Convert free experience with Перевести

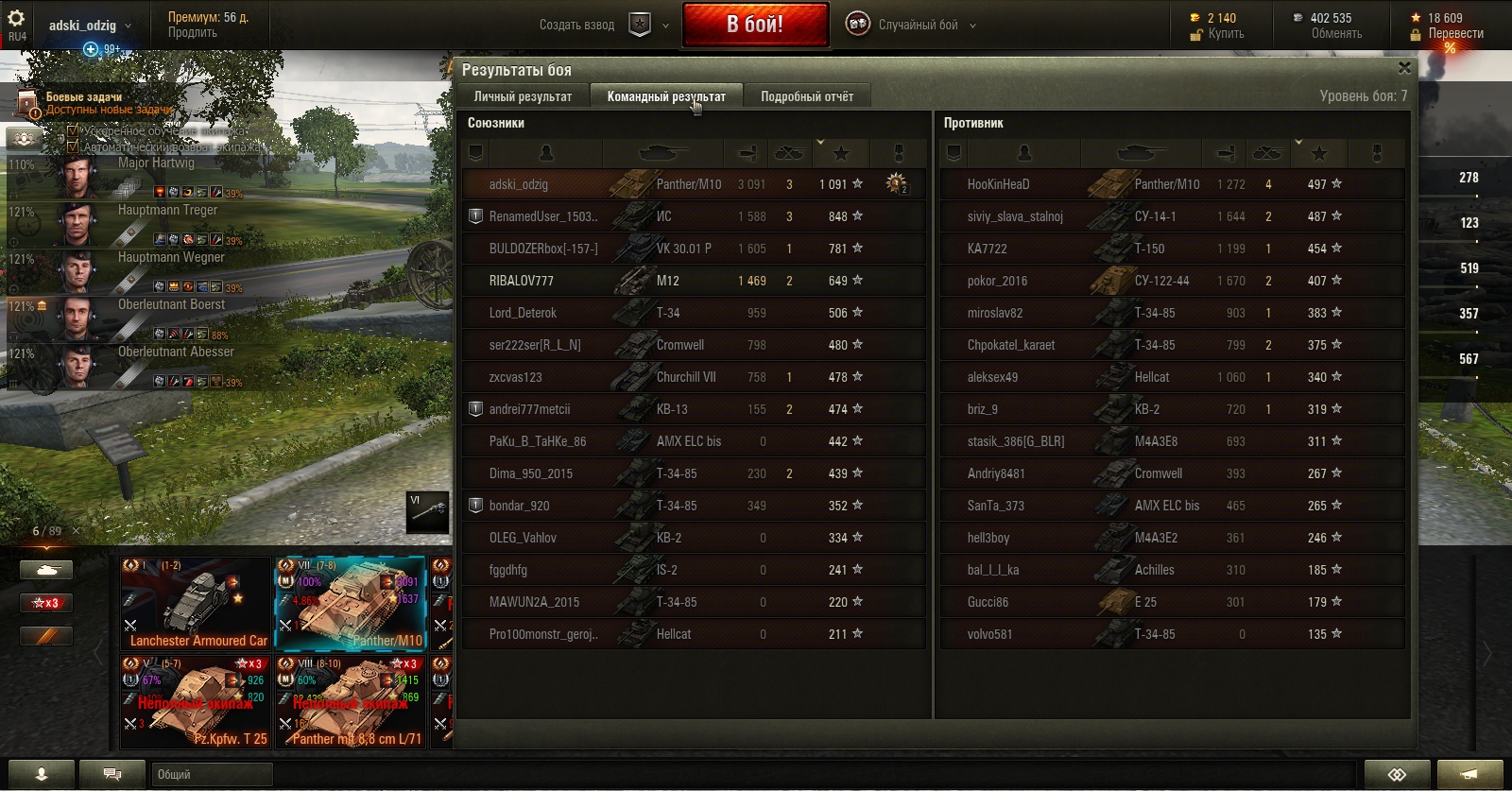pos(1455,34)
